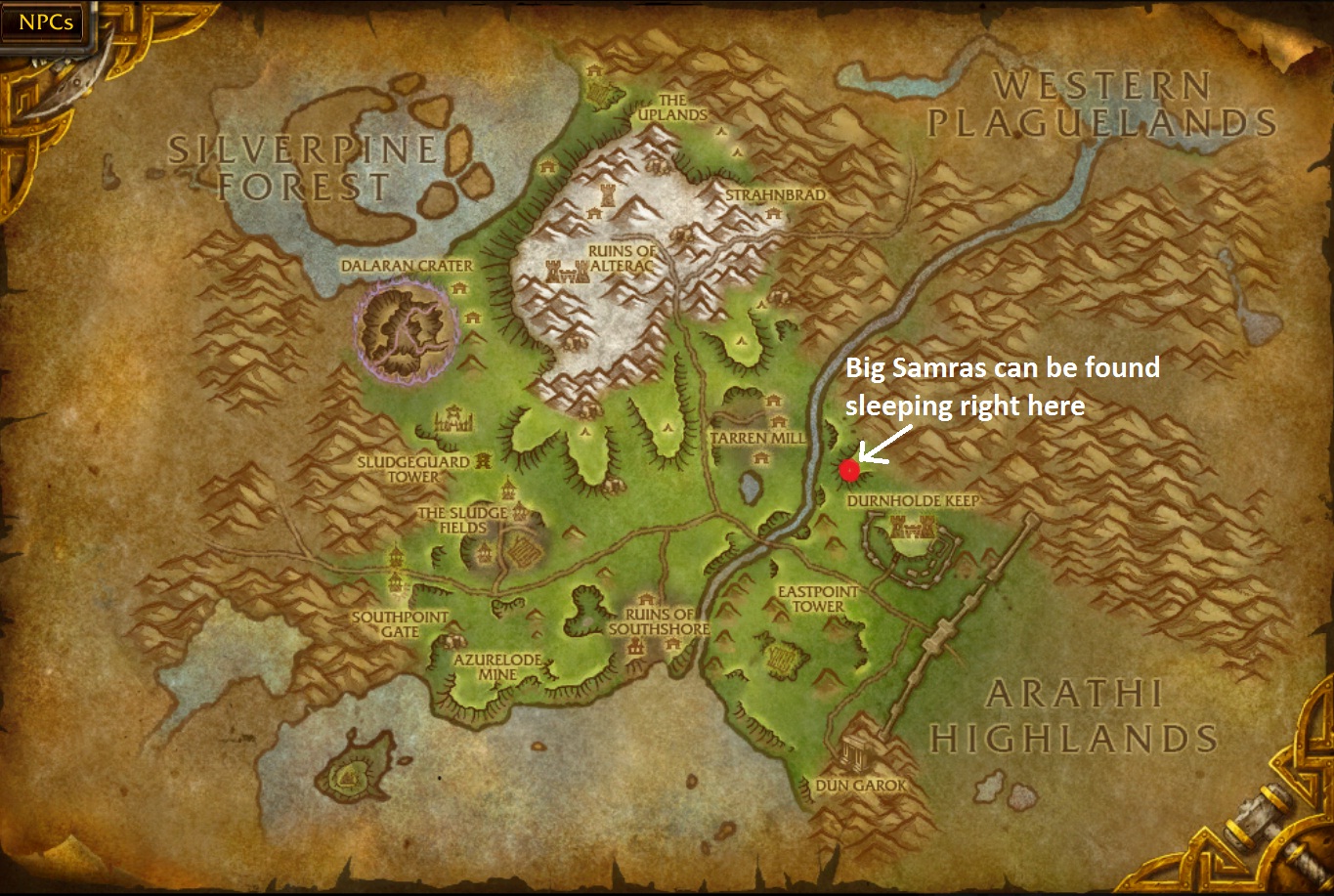
Task: Select the building icon near Strahnbrad
Action: click(773, 213)
